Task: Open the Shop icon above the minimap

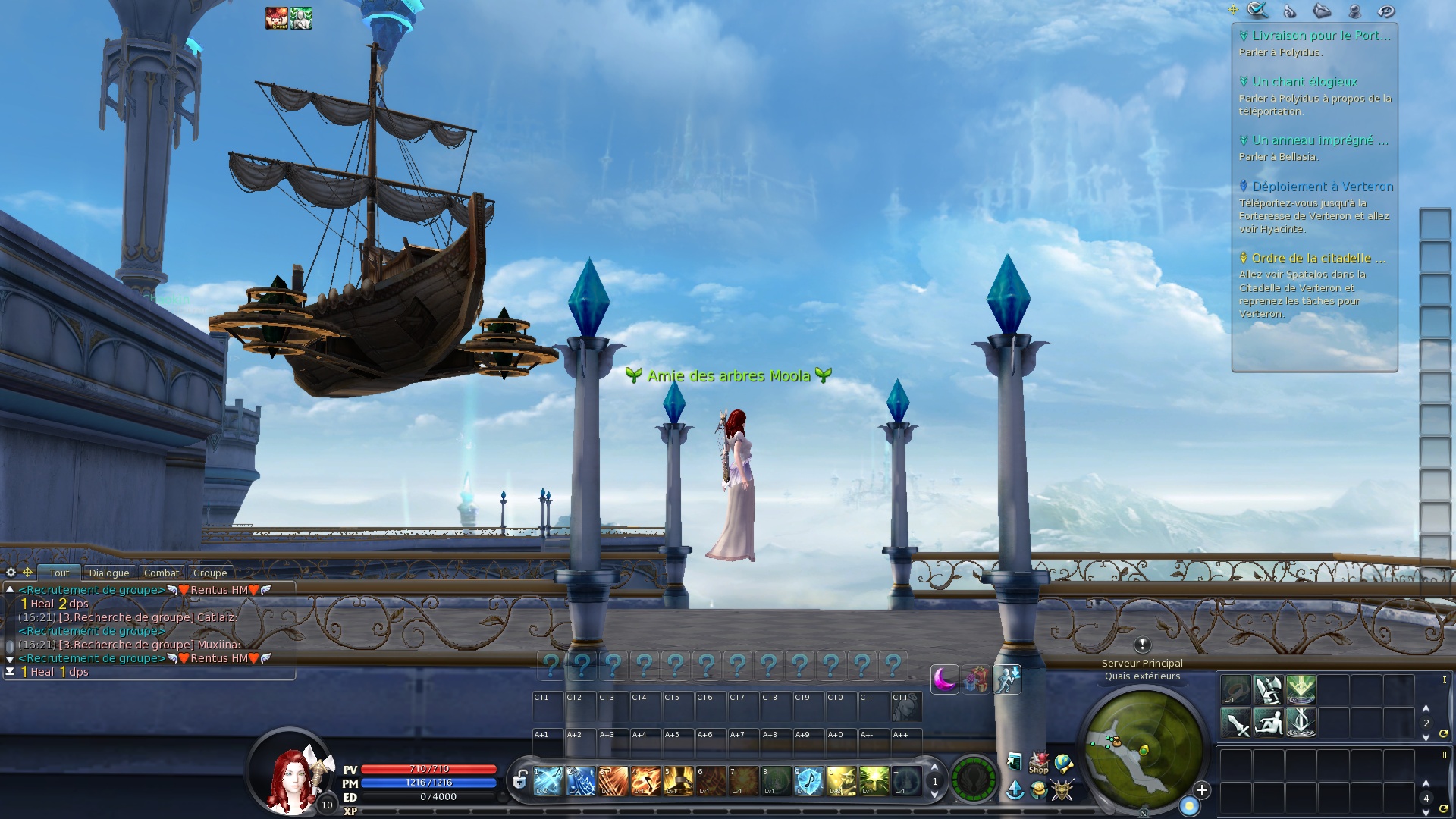Action: tap(1038, 764)
